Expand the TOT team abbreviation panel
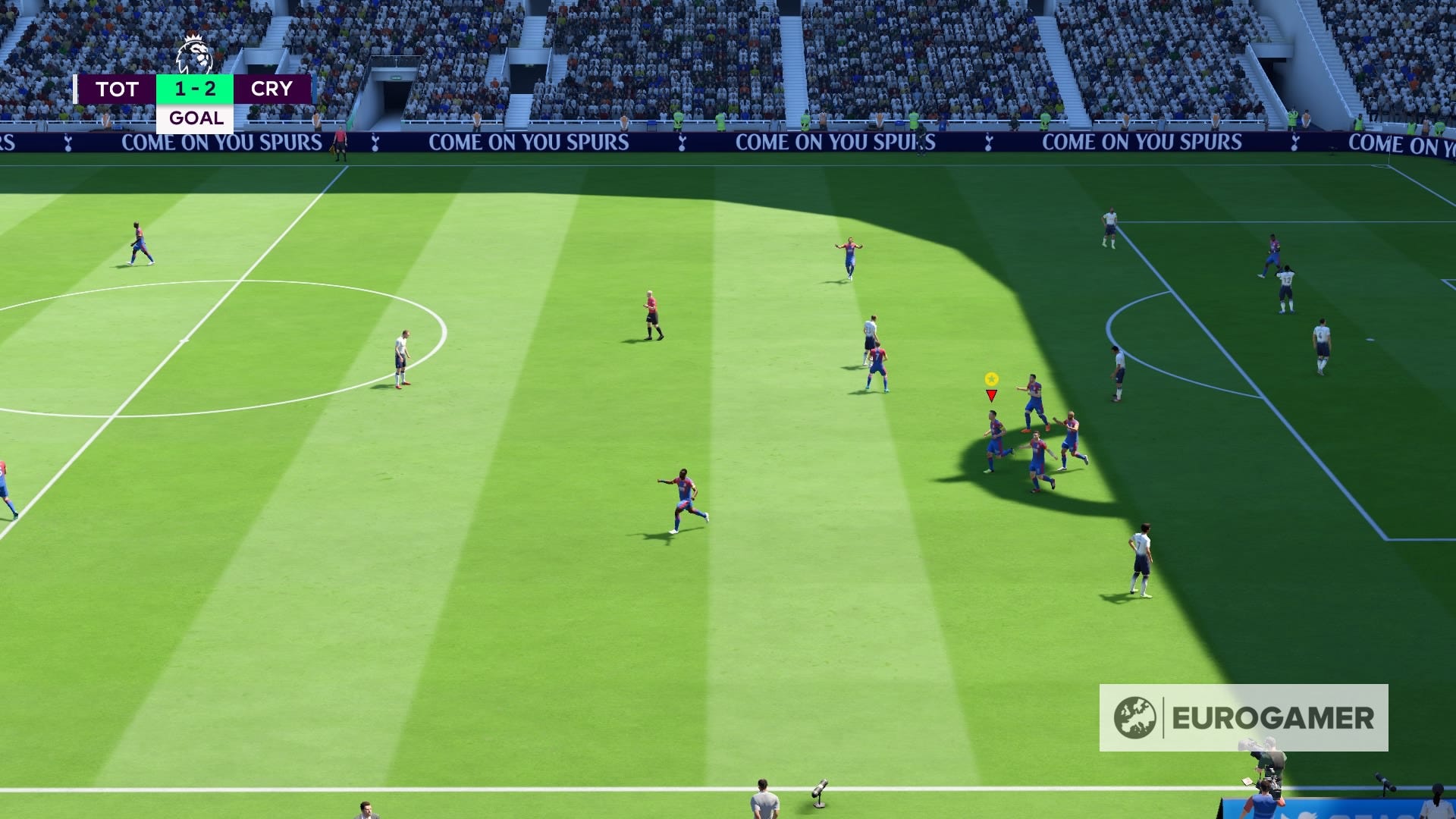Image resolution: width=1456 pixels, height=819 pixels. 120,89
